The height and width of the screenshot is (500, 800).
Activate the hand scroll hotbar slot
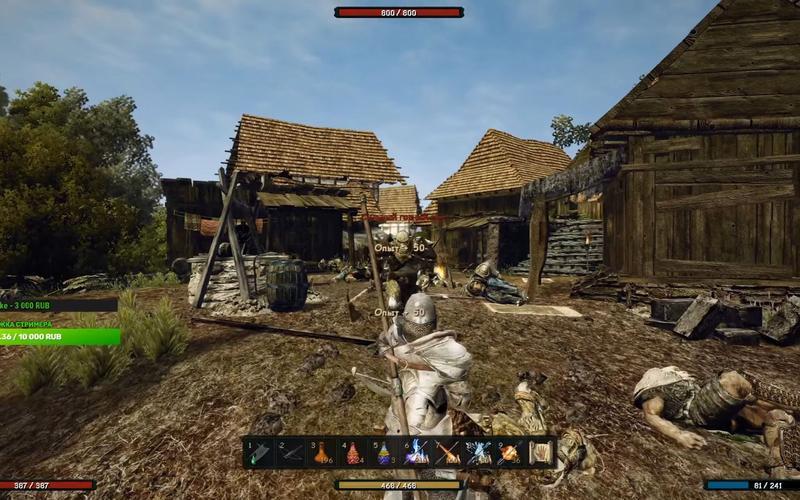[x=540, y=453]
